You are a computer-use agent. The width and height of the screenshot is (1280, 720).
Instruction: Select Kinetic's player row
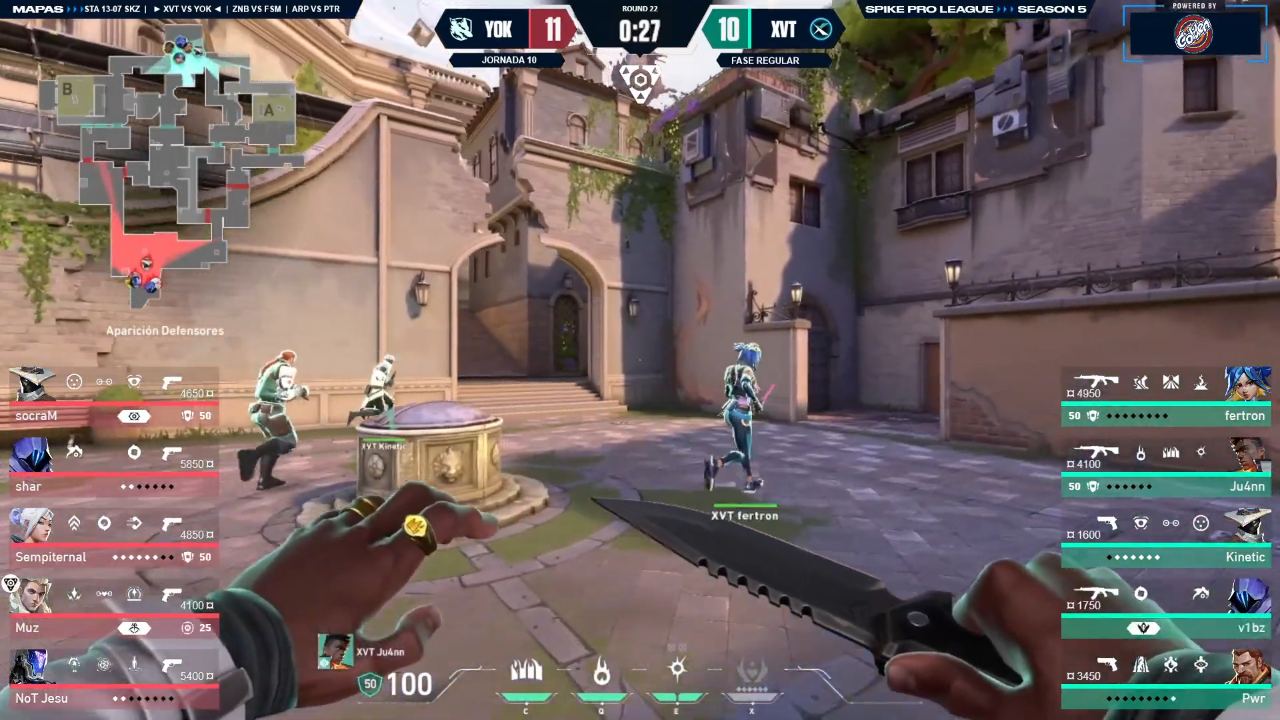point(1166,540)
